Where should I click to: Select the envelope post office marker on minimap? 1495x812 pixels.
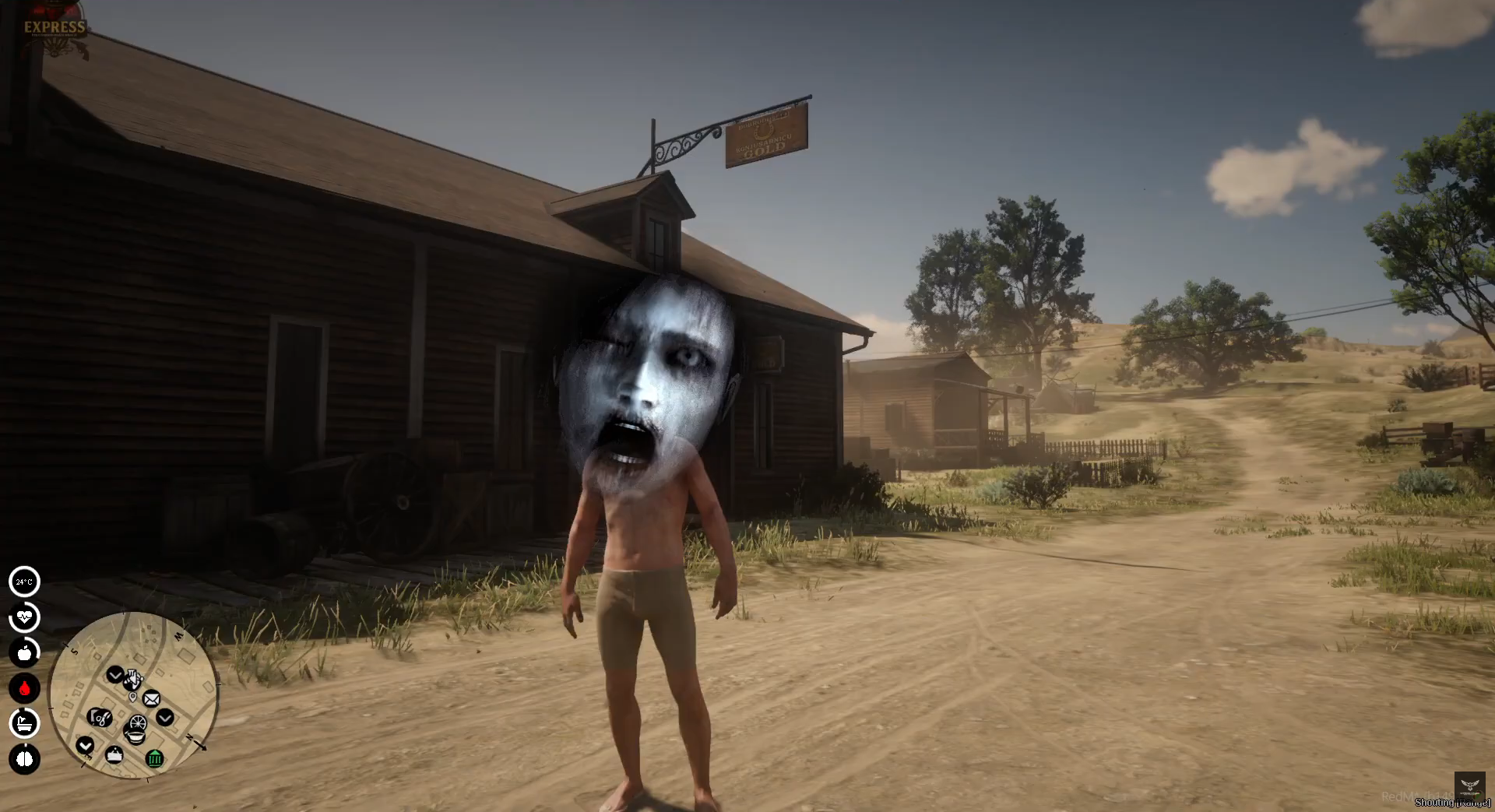tap(151, 699)
